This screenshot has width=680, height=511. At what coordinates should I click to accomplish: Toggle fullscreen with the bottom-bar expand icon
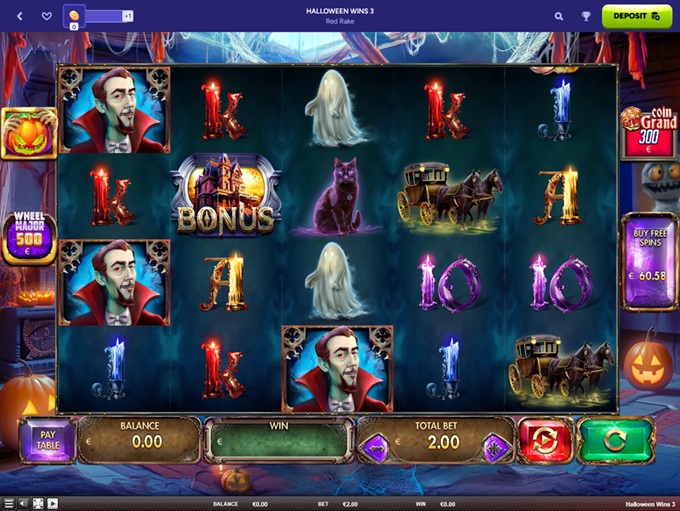(x=38, y=503)
